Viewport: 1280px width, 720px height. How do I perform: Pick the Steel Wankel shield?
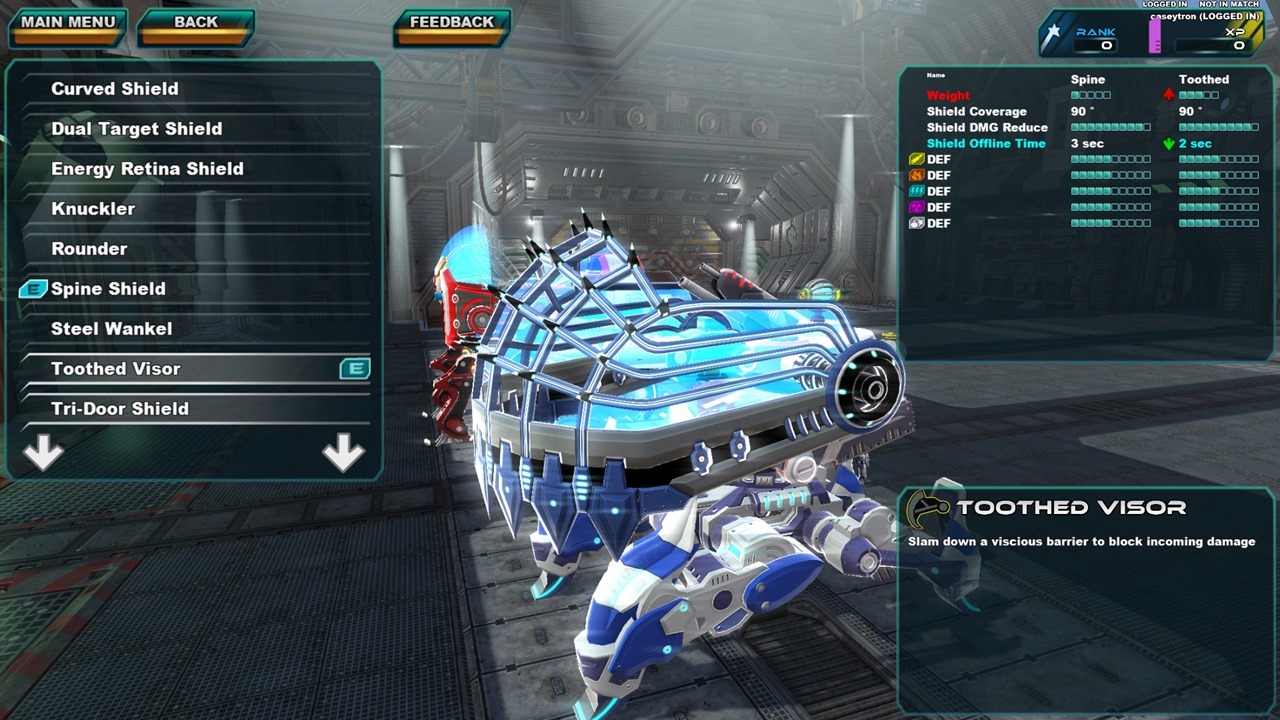pyautogui.click(x=111, y=329)
